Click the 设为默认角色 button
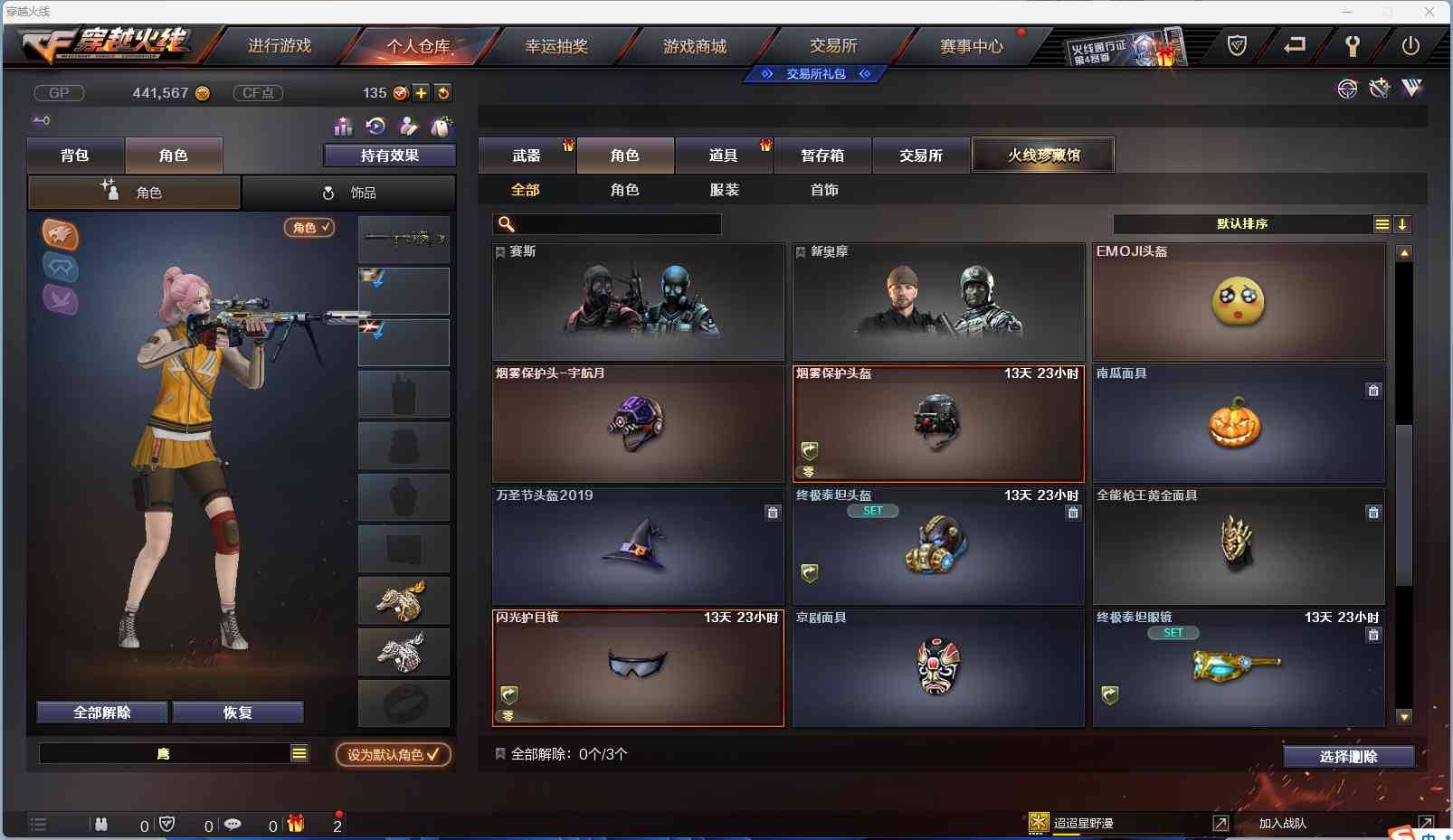Screen dimensions: 1453x840 [393, 755]
